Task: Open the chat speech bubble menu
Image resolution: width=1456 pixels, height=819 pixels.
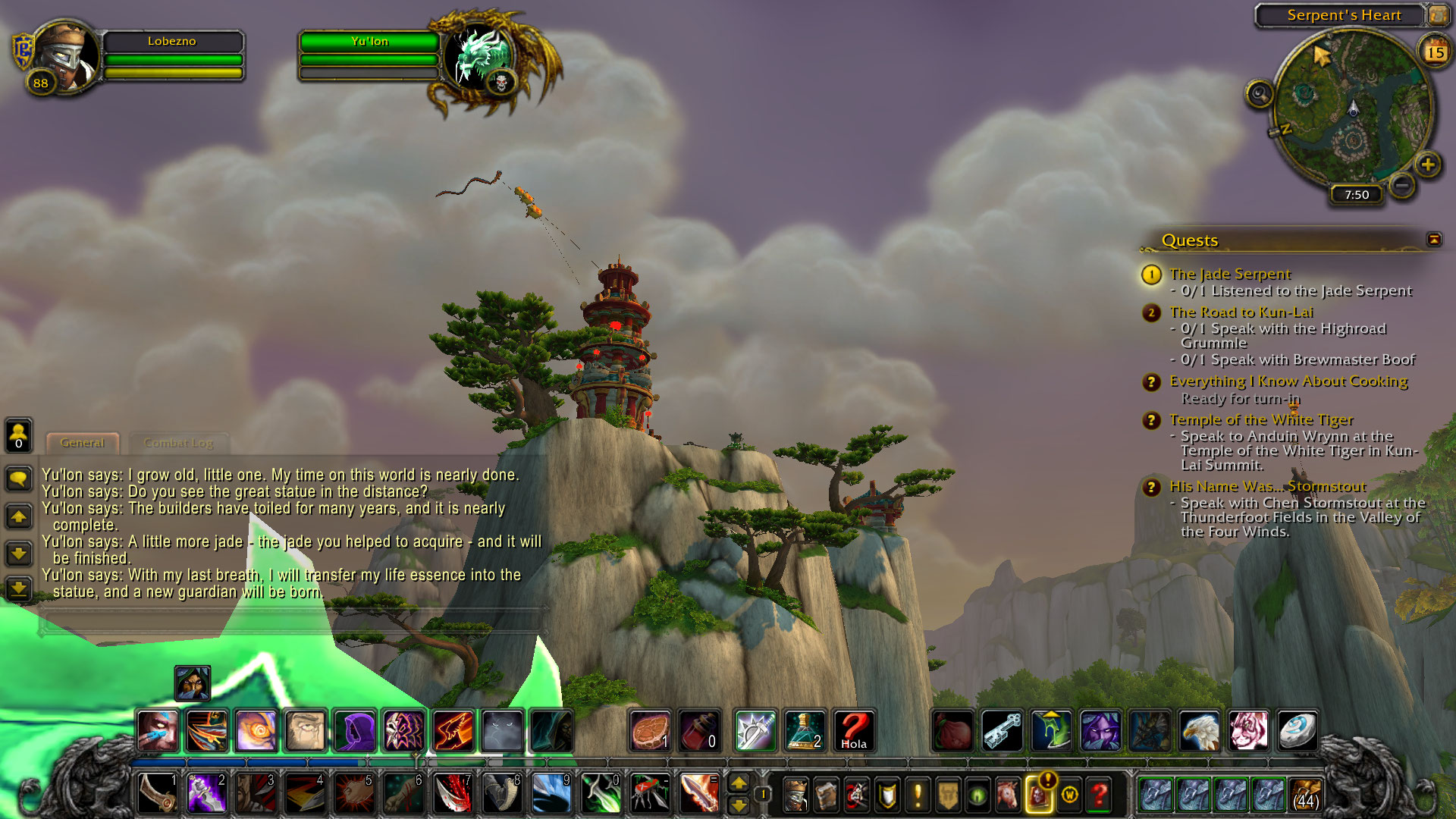Action: coord(18,479)
